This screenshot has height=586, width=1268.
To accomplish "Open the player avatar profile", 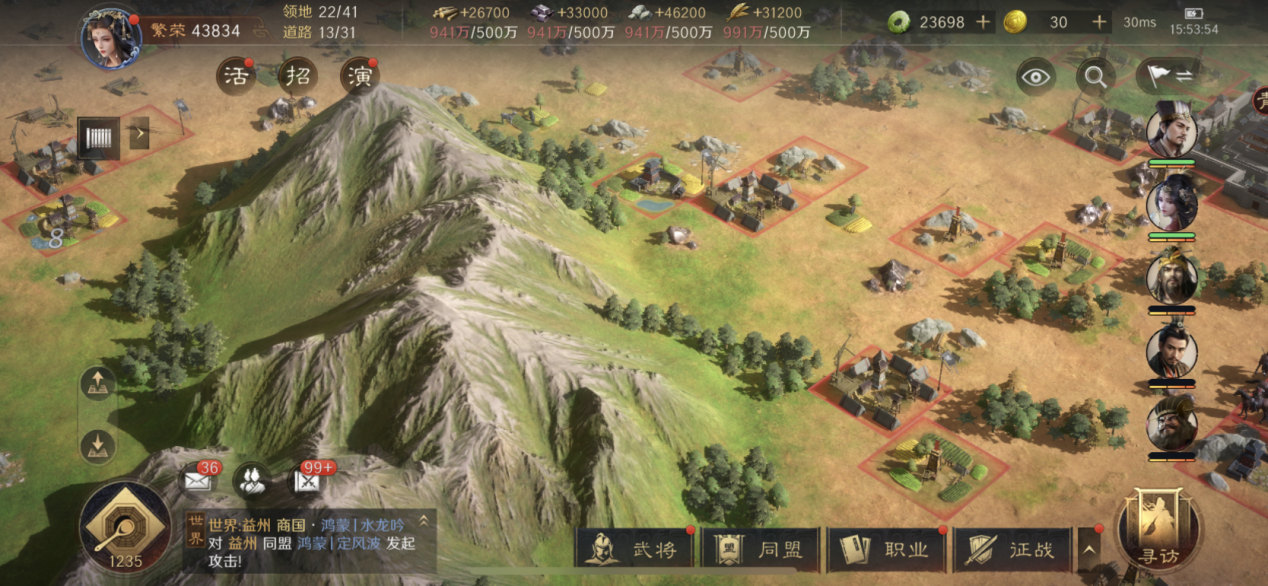I will (x=110, y=39).
